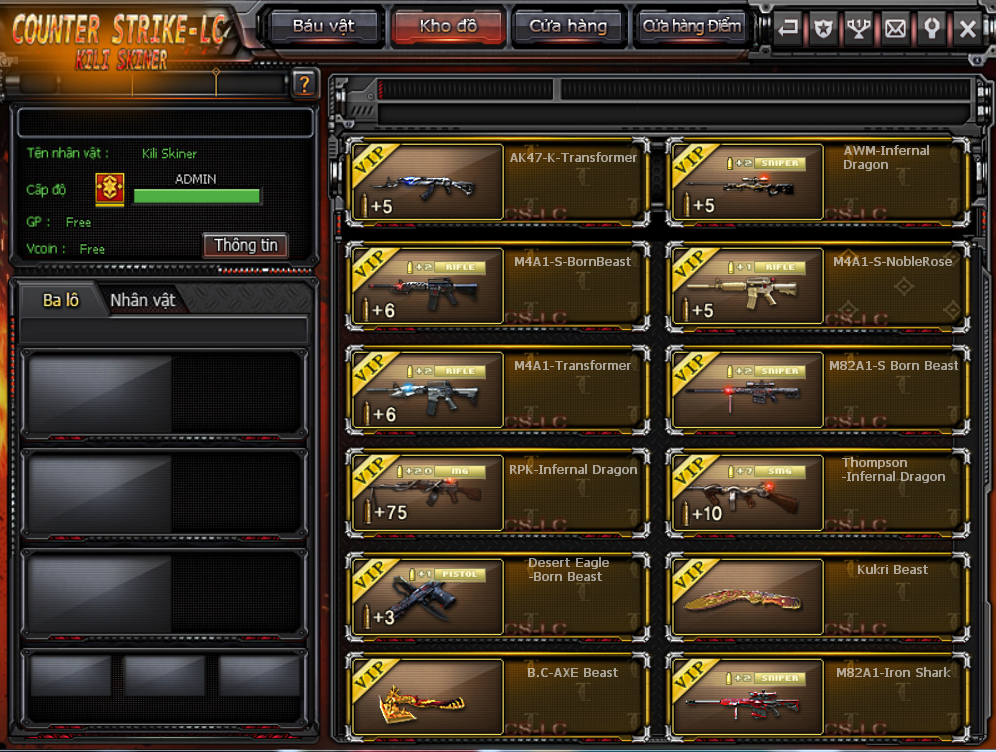Image resolution: width=996 pixels, height=752 pixels.
Task: Open the mail envelope icon
Action: 895,29
